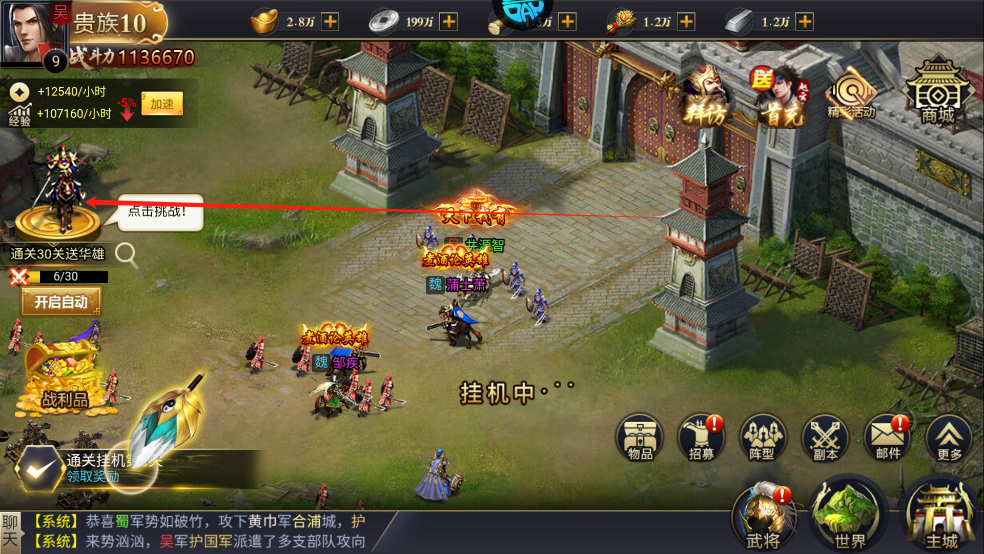Open the 招募 recruit menu

[x=701, y=438]
